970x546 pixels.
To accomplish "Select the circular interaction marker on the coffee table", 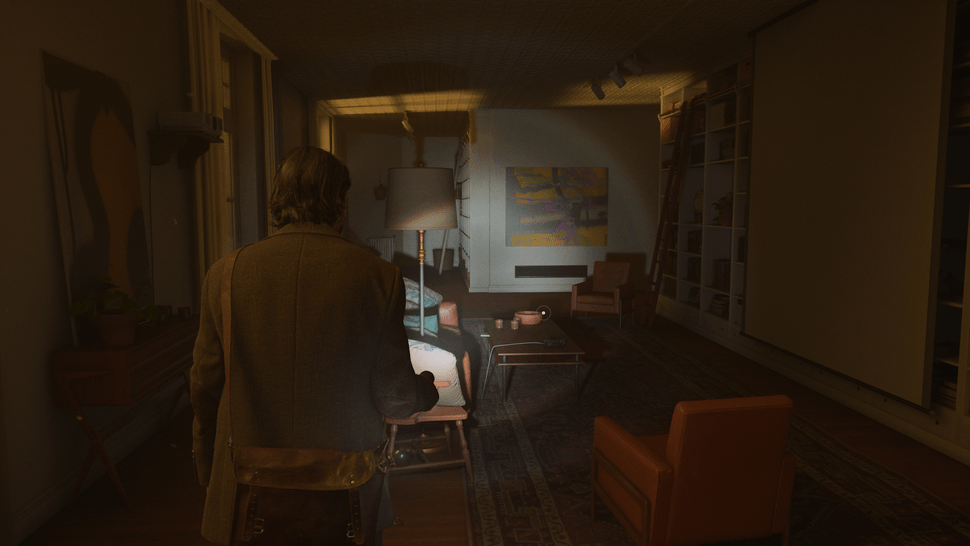I will coord(543,312).
